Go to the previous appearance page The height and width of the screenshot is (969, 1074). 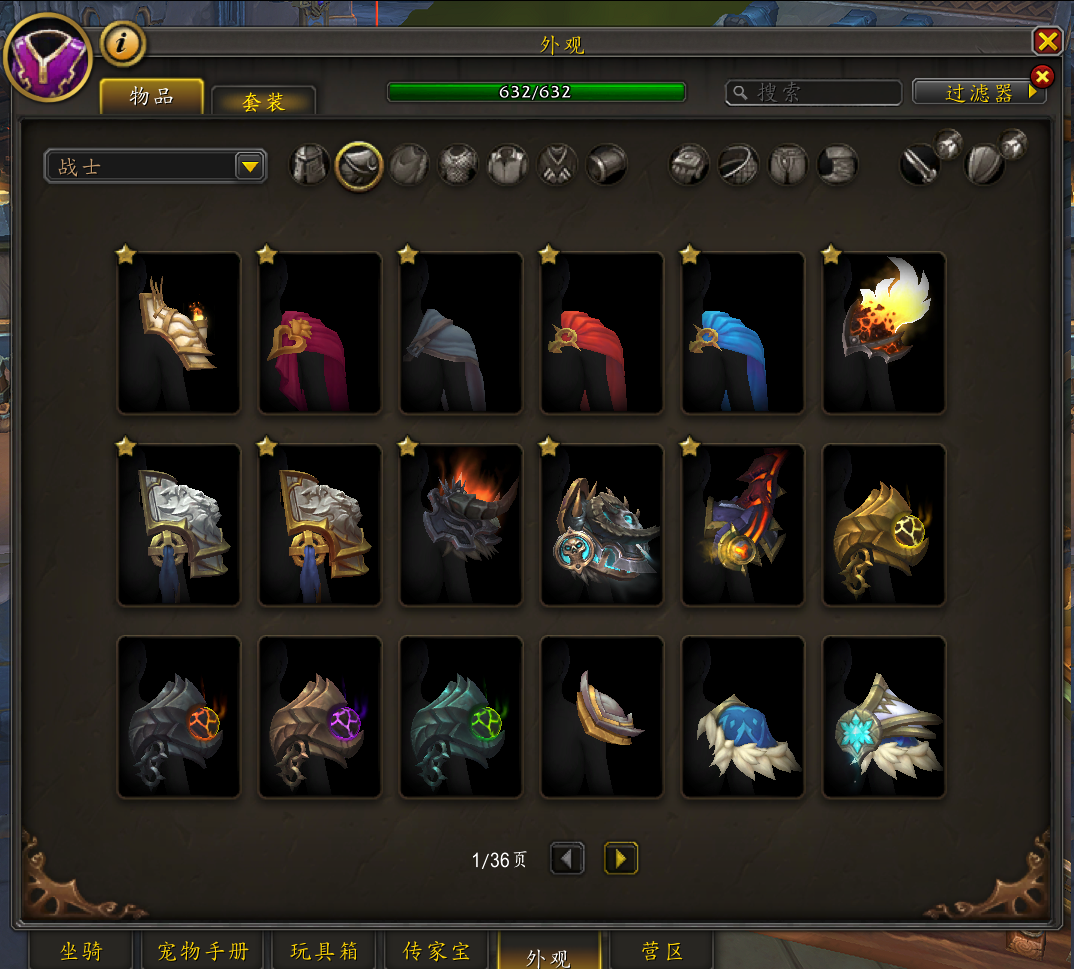[568, 858]
